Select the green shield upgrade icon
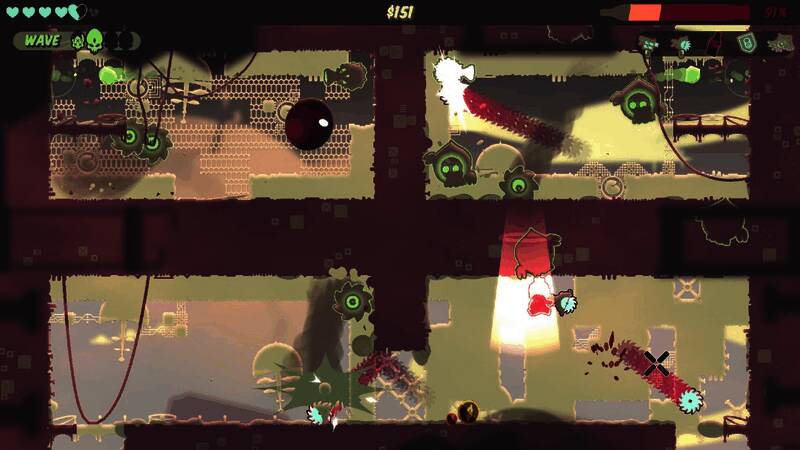The width and height of the screenshot is (800, 450). coord(745,43)
